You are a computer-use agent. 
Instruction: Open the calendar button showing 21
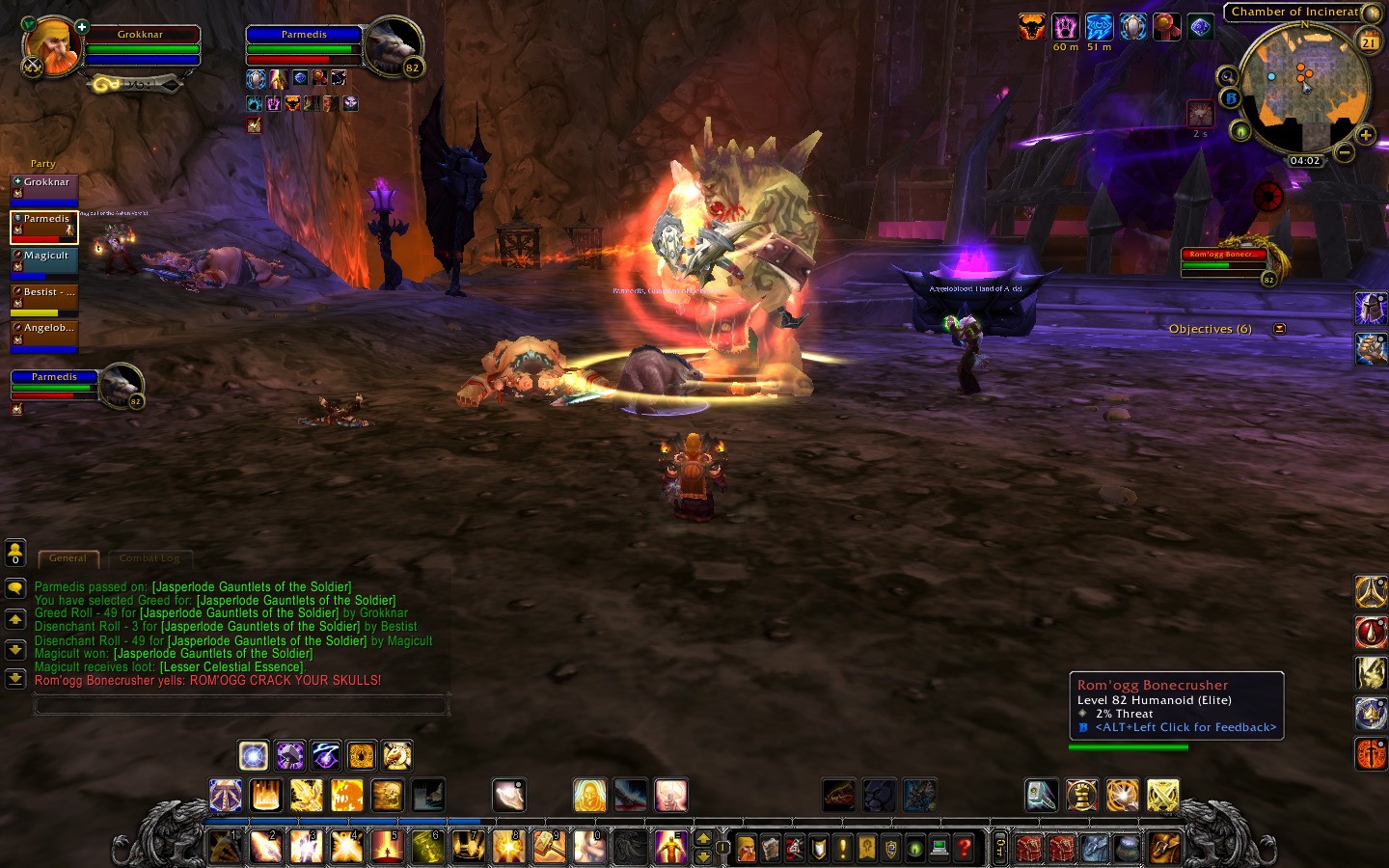[1369, 41]
